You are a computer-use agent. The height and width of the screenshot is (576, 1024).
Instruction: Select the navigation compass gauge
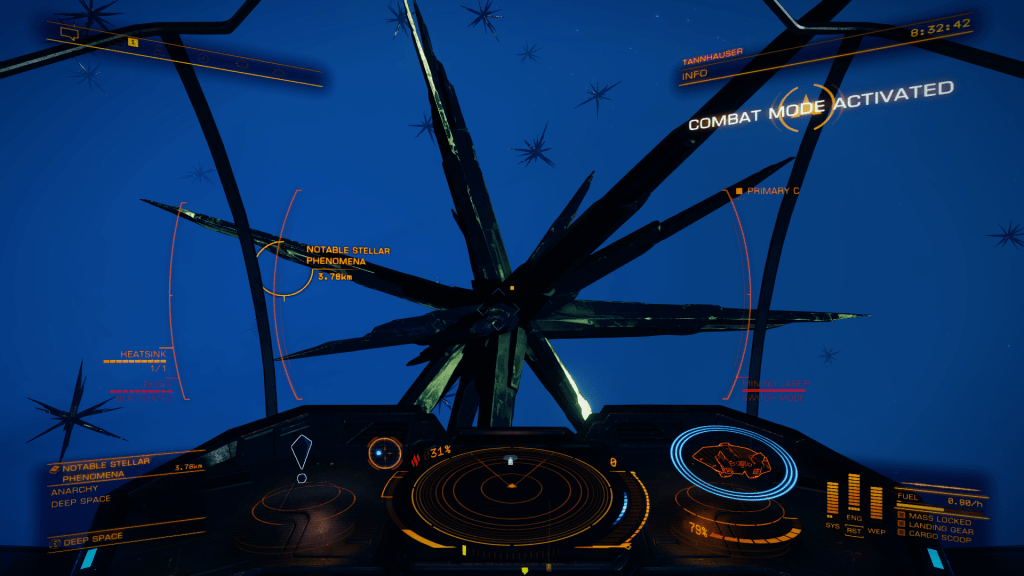click(384, 453)
